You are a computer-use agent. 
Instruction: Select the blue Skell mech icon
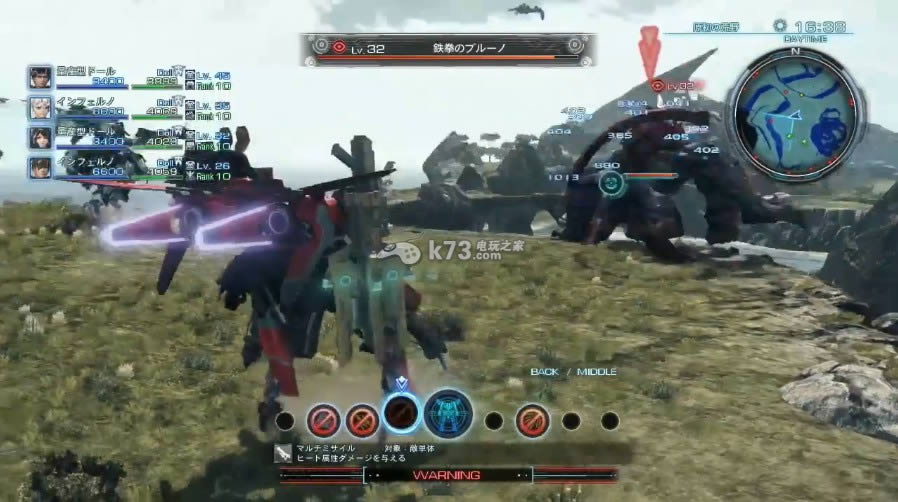click(x=448, y=414)
